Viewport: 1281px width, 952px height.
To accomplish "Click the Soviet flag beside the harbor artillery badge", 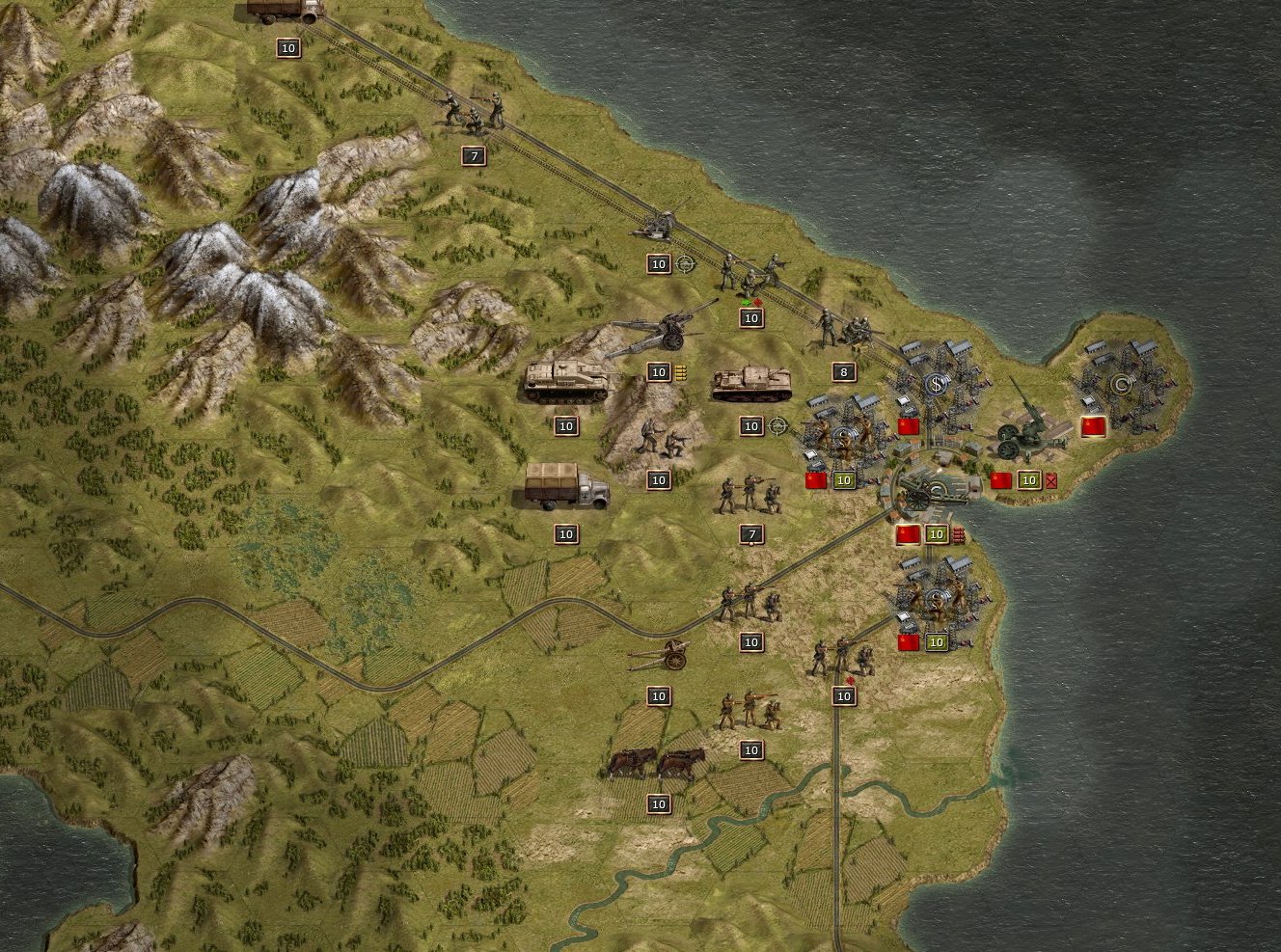I will point(908,534).
